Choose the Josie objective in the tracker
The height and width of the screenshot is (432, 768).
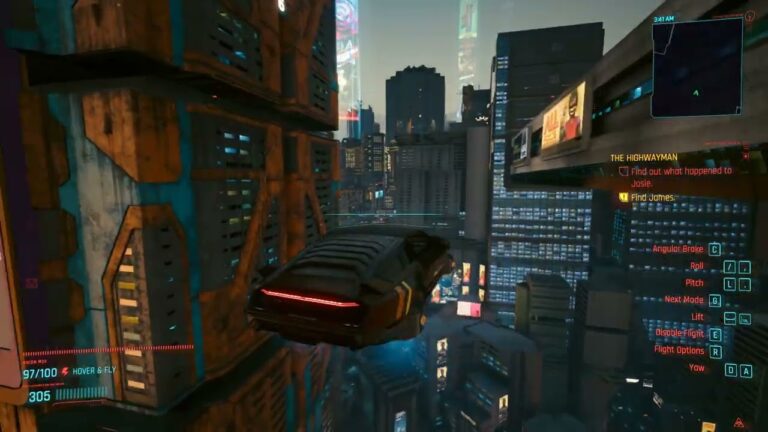click(x=680, y=177)
